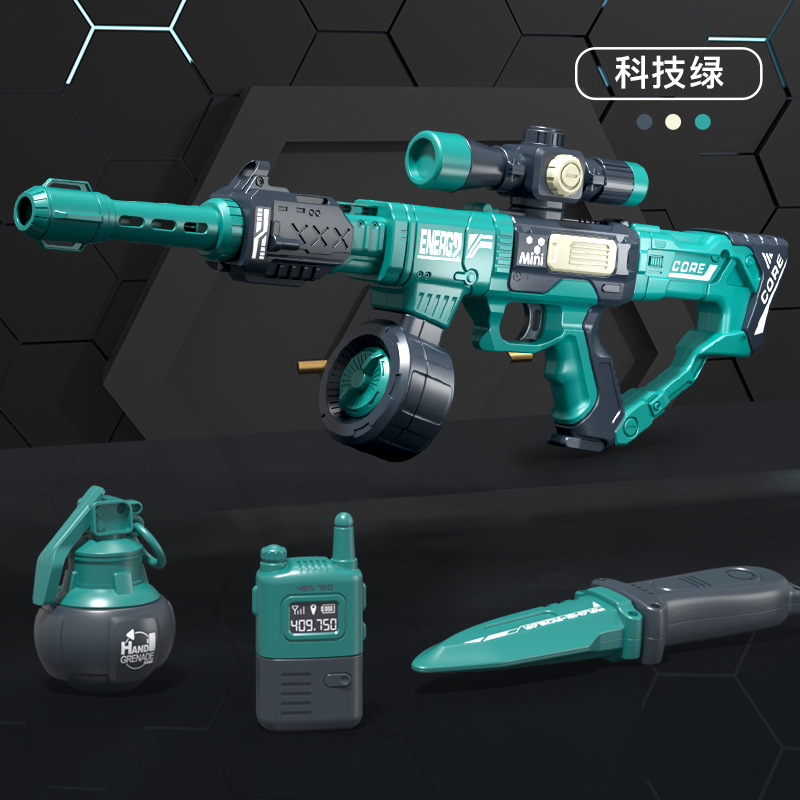Choose the cream color dot
800x800 pixels.
click(x=673, y=121)
